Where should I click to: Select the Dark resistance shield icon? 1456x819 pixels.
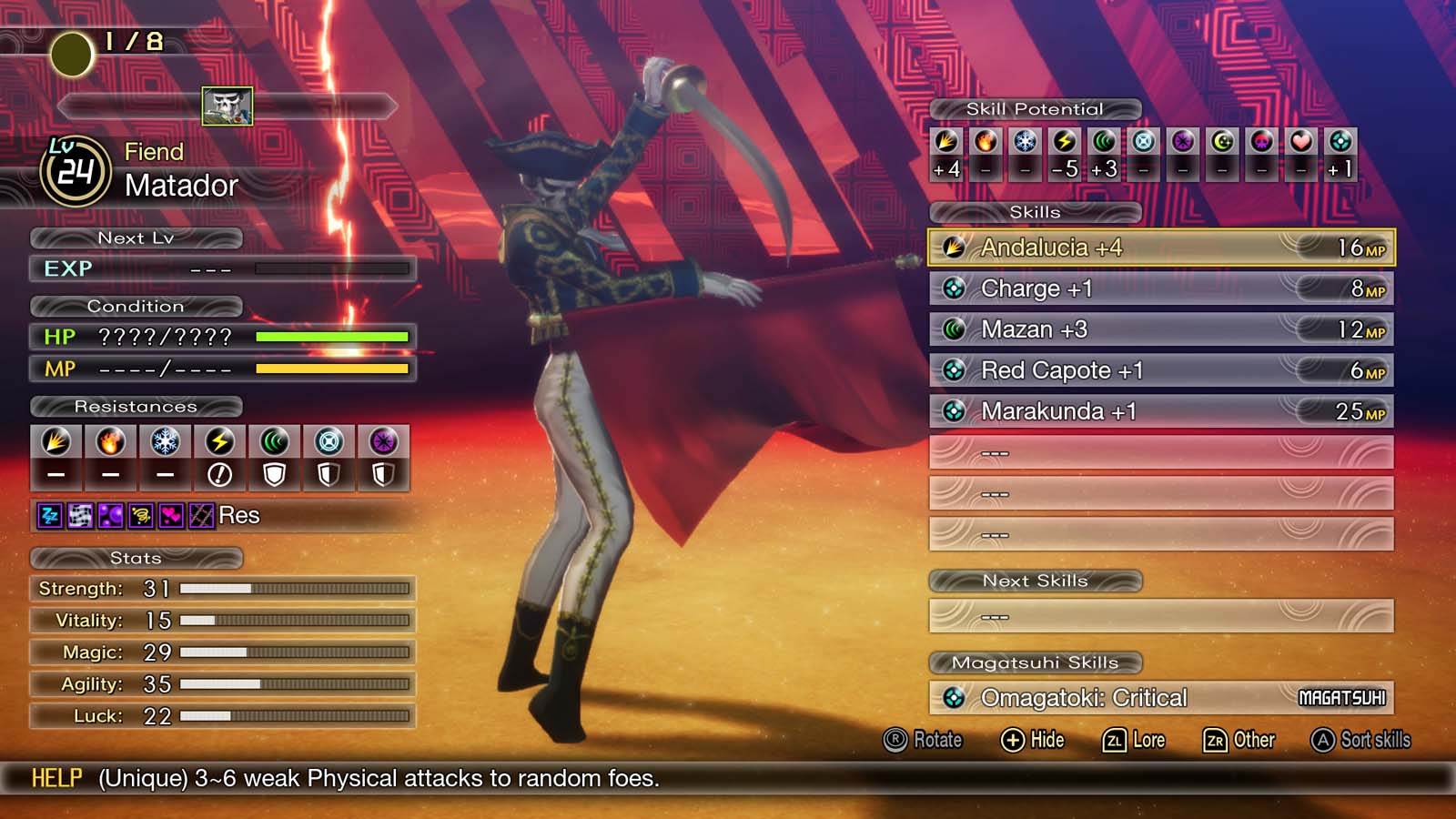(384, 472)
